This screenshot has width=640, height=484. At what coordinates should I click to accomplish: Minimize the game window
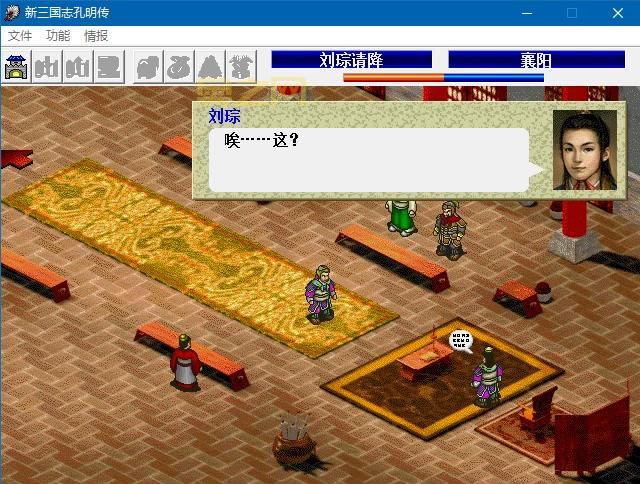[x=525, y=13]
